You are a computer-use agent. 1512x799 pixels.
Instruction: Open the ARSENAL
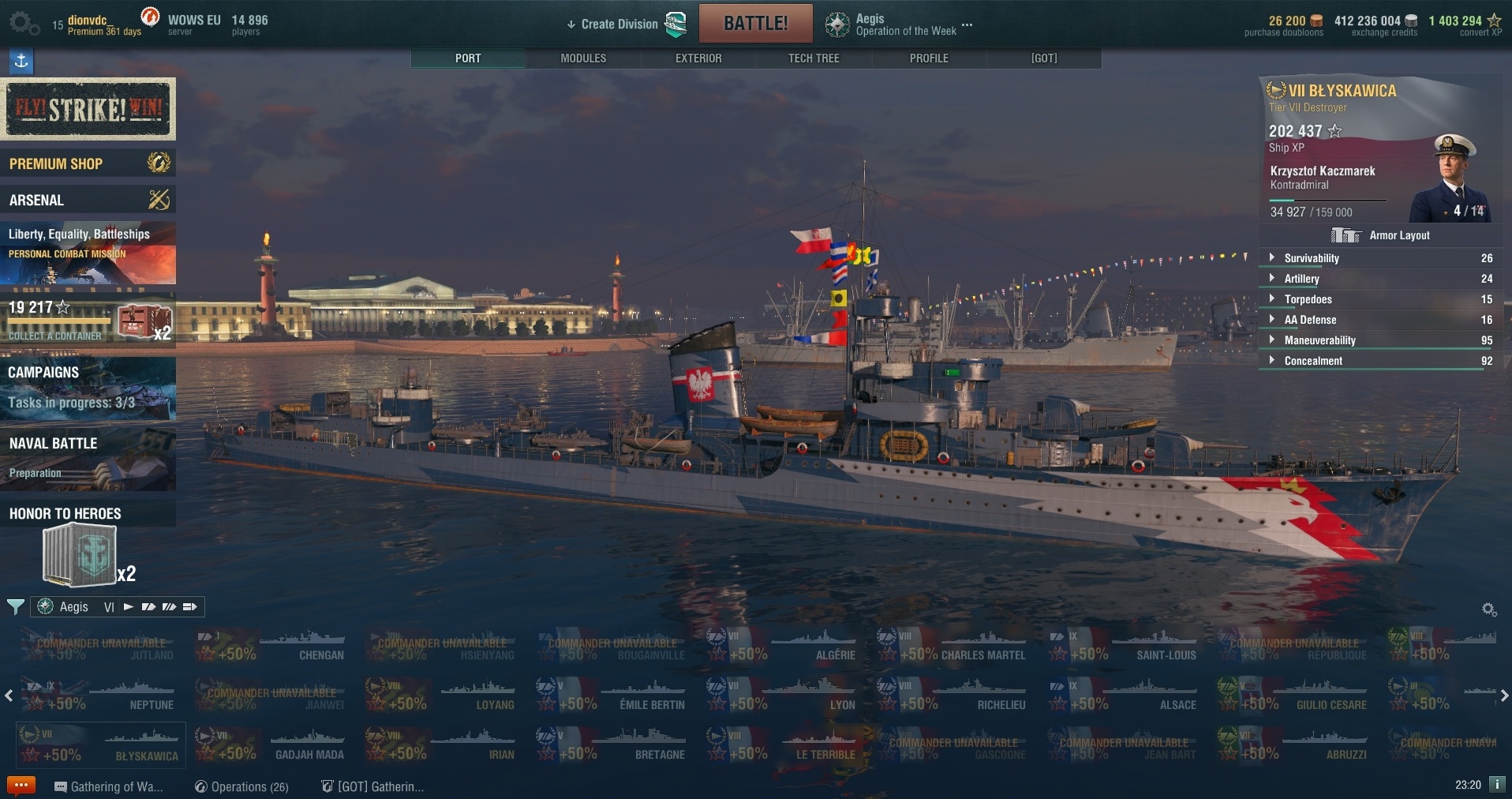[x=88, y=200]
